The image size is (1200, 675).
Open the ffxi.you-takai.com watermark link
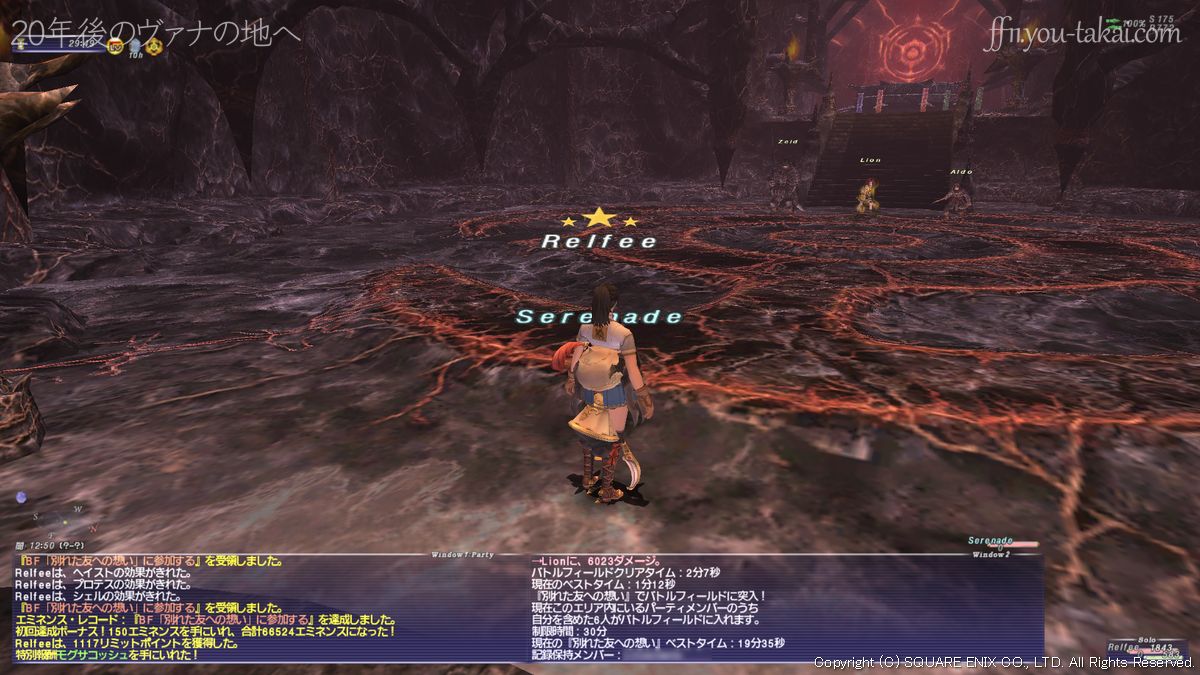(1084, 34)
